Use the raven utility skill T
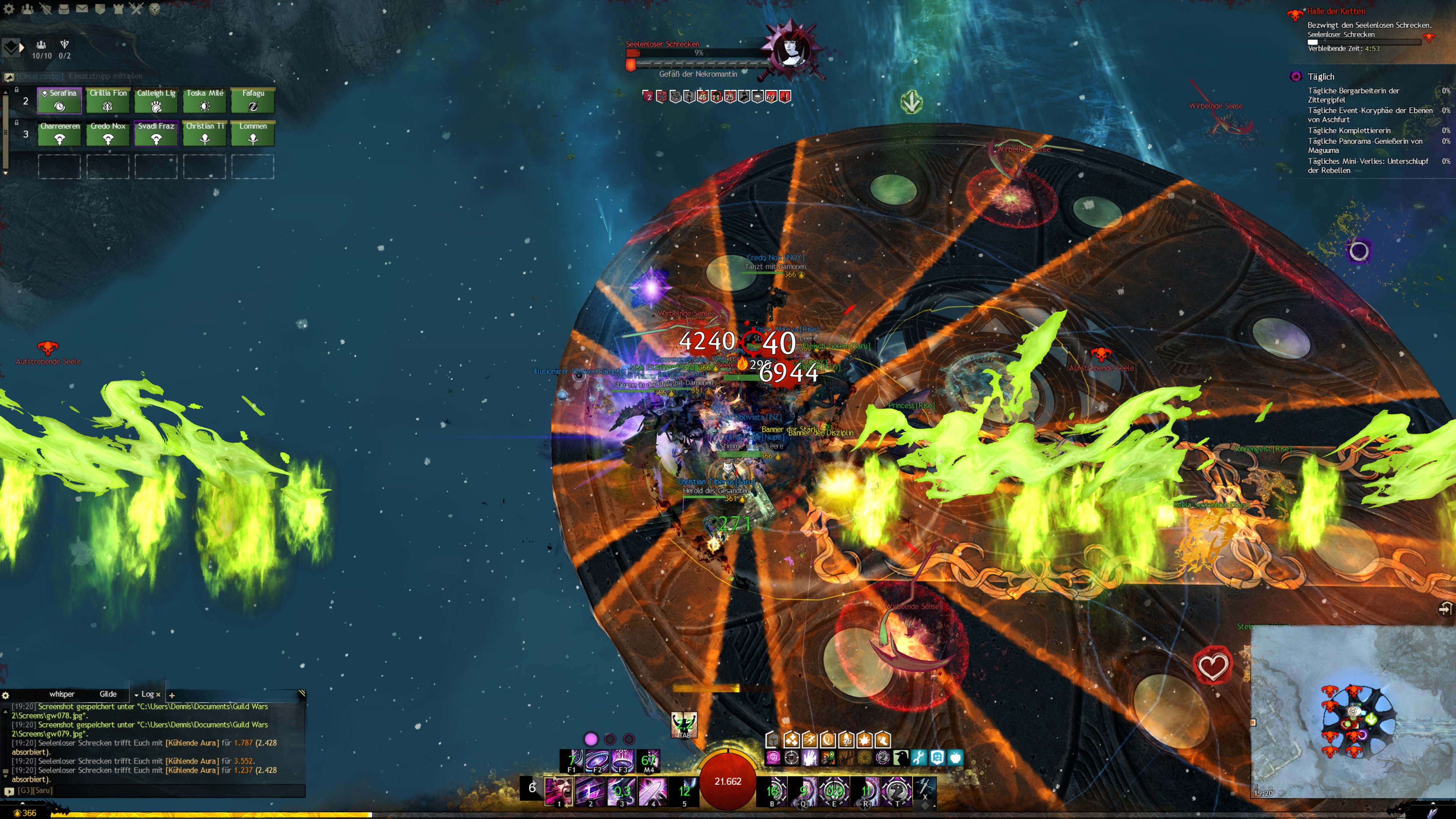 click(896, 789)
